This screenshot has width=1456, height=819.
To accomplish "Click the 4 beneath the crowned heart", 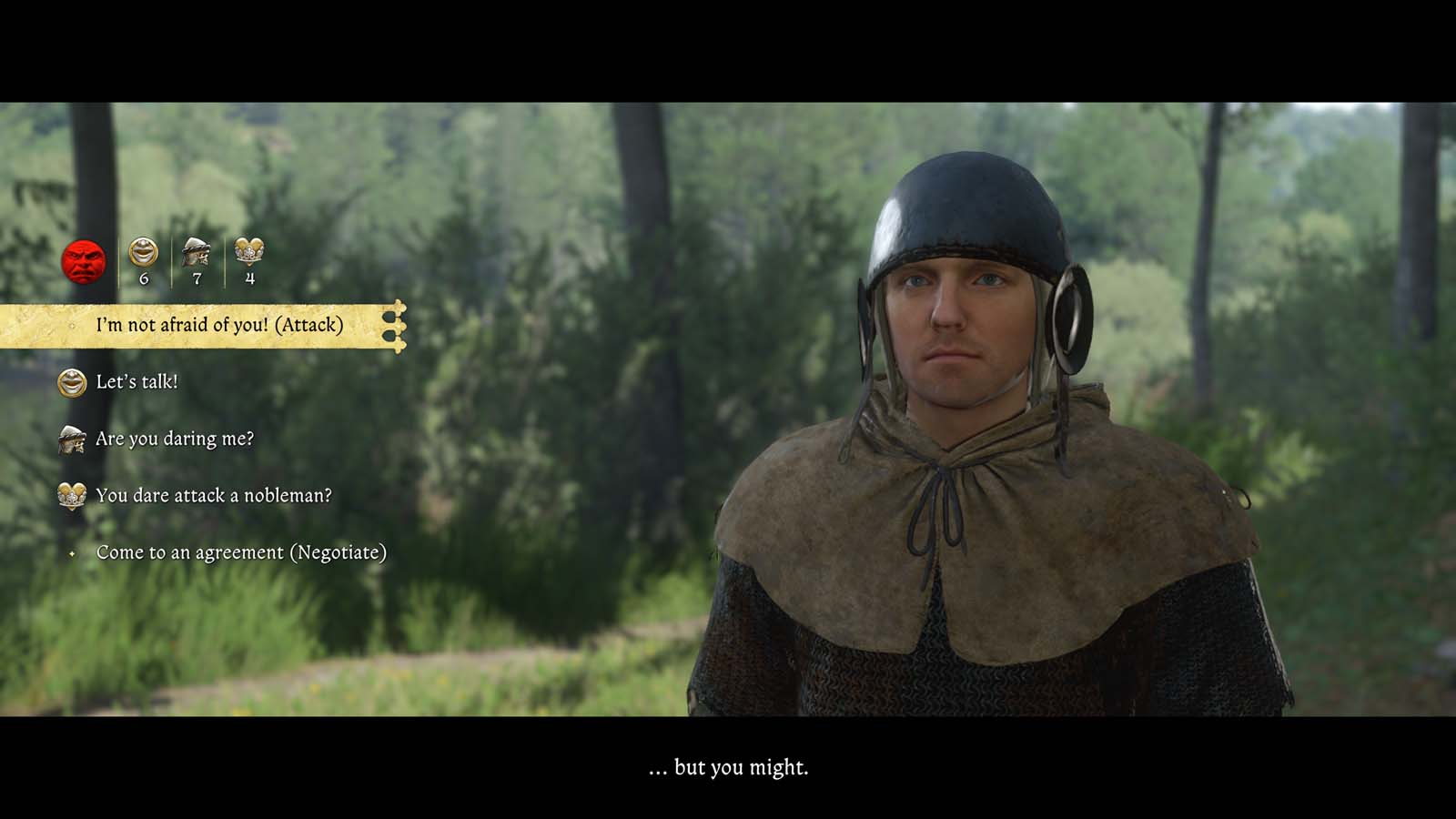I will (x=250, y=278).
